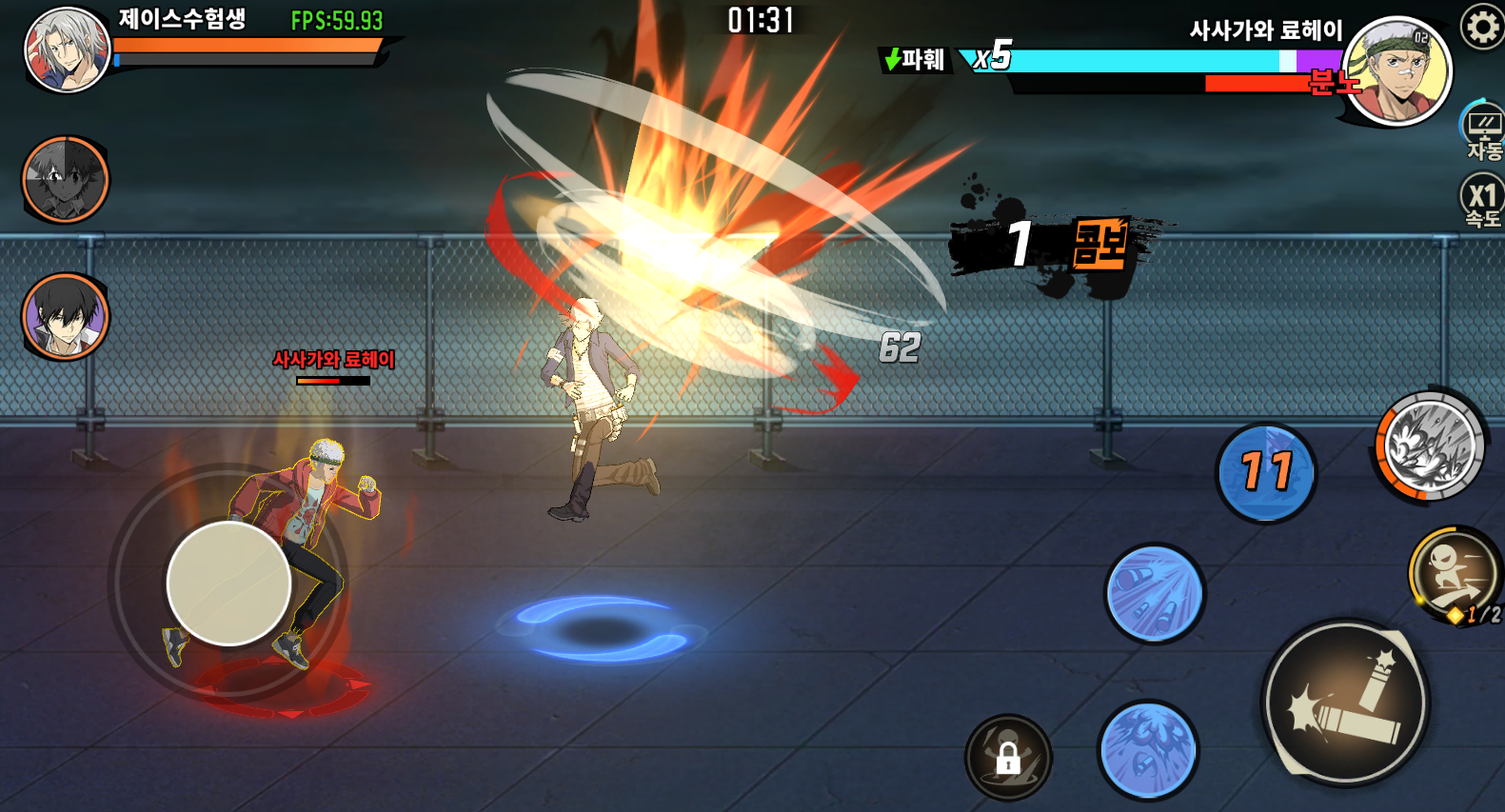Change the X1 속도 speed setting
The width and height of the screenshot is (1505, 812).
[x=1482, y=202]
